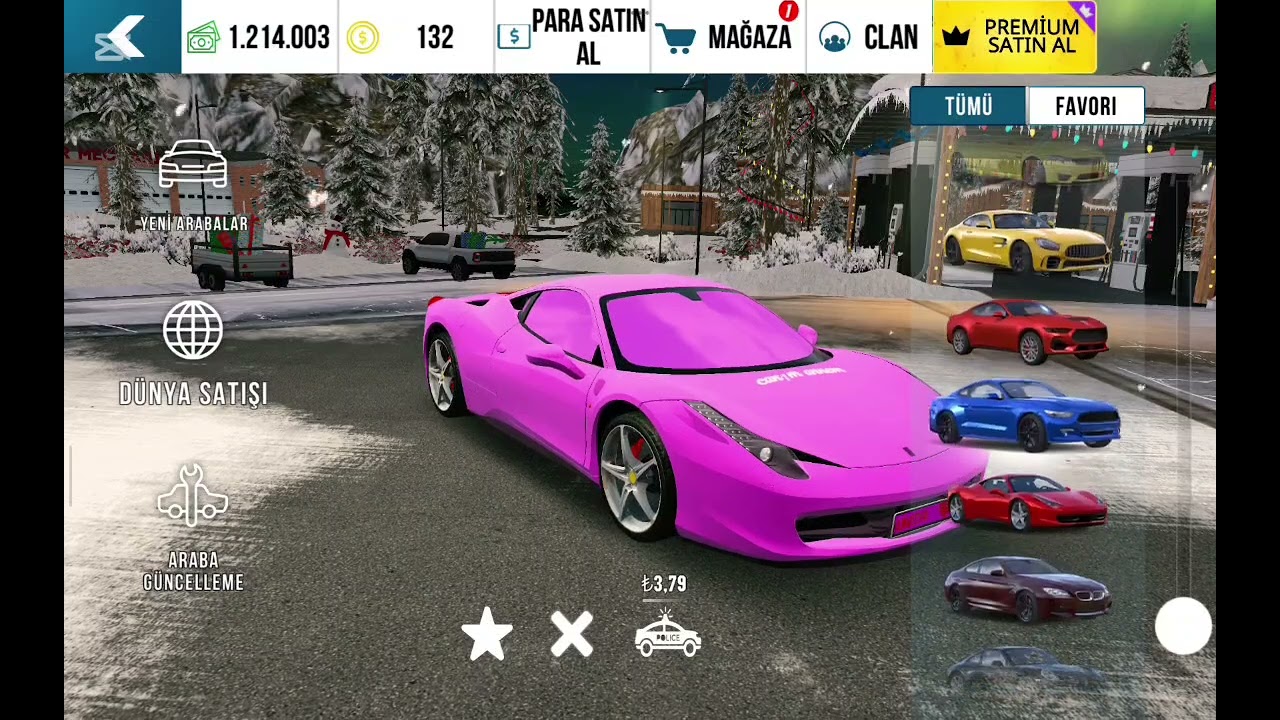Viewport: 1280px width, 720px height.
Task: Select the yellow sports car thumbnail
Action: coord(1026,241)
